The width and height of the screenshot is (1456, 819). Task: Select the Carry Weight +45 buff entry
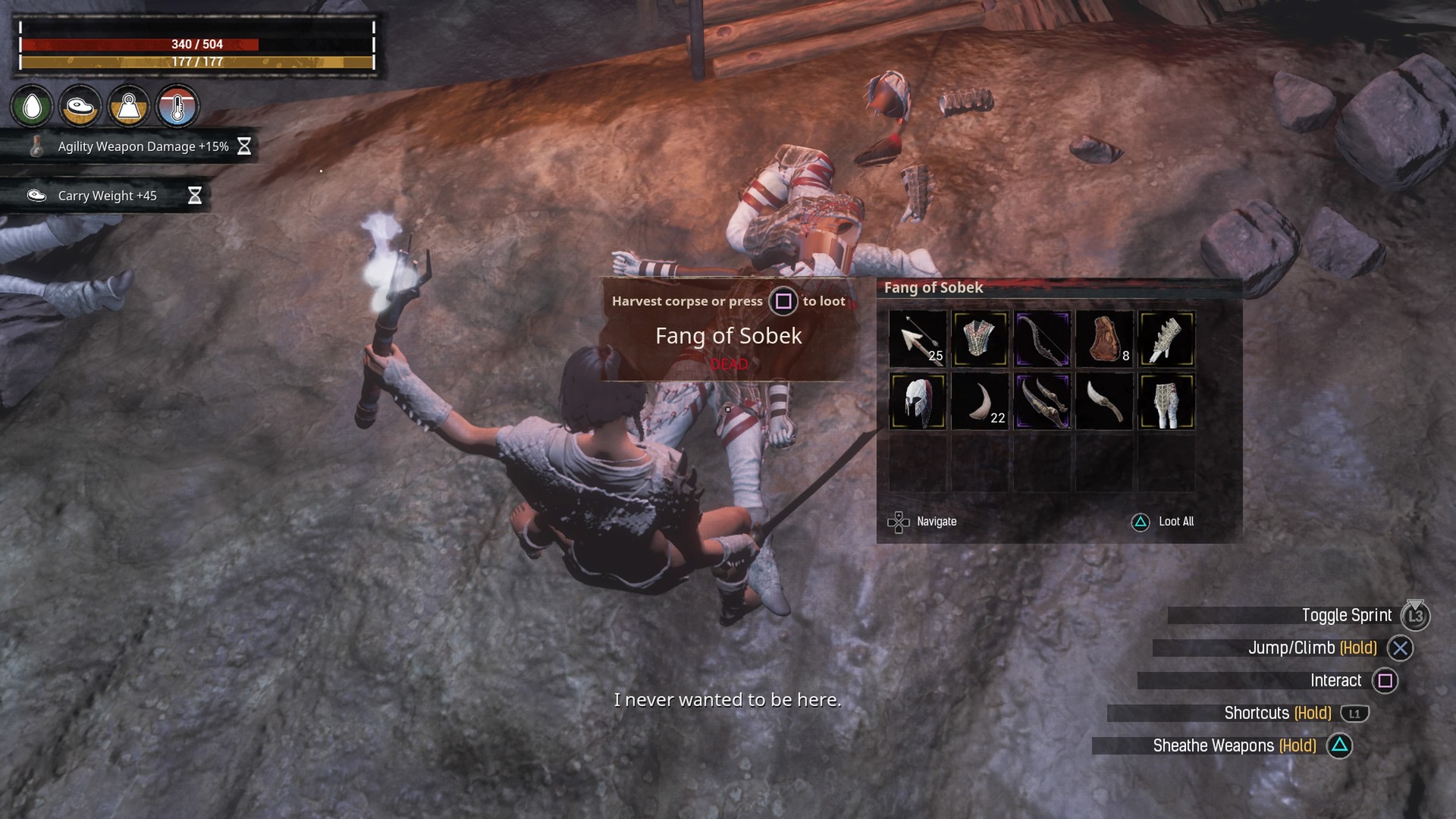[107, 196]
